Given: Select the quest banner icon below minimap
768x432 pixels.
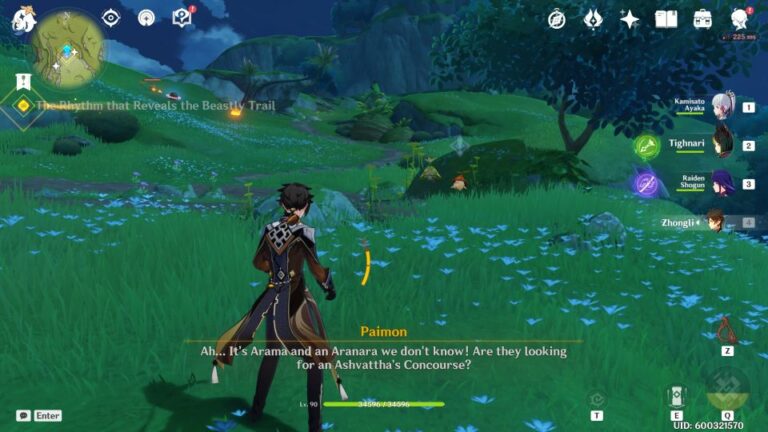Looking at the screenshot, I should click(x=22, y=80).
